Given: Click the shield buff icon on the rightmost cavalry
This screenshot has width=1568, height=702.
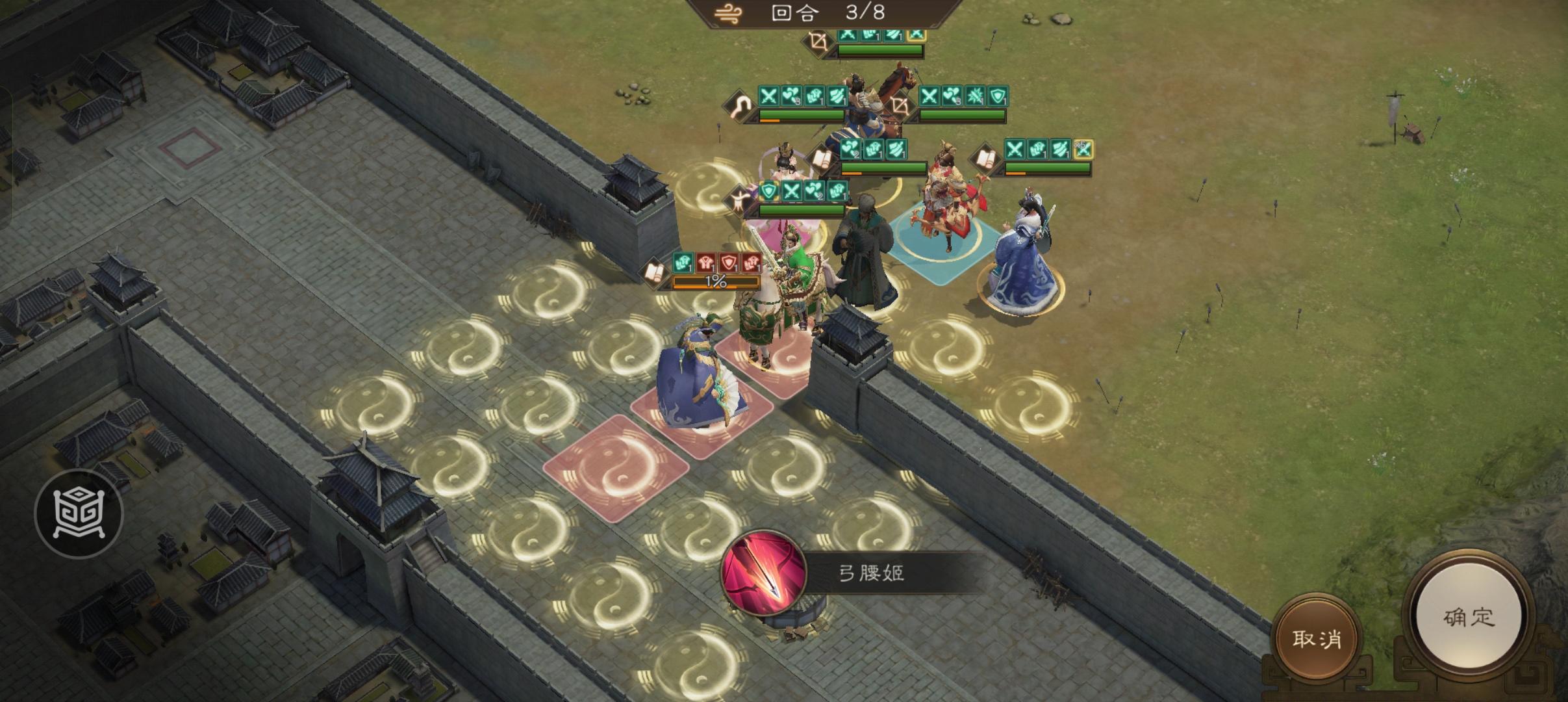Looking at the screenshot, I should tap(998, 96).
